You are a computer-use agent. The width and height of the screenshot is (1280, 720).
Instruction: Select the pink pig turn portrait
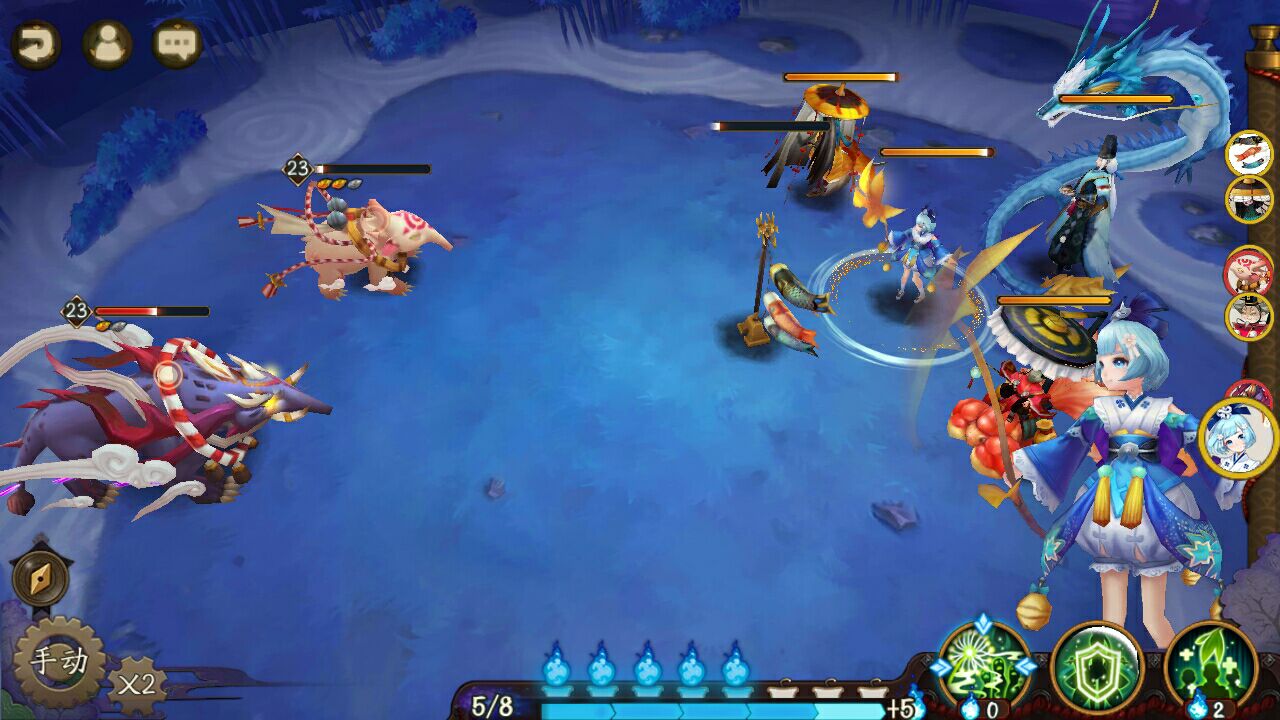[1248, 270]
